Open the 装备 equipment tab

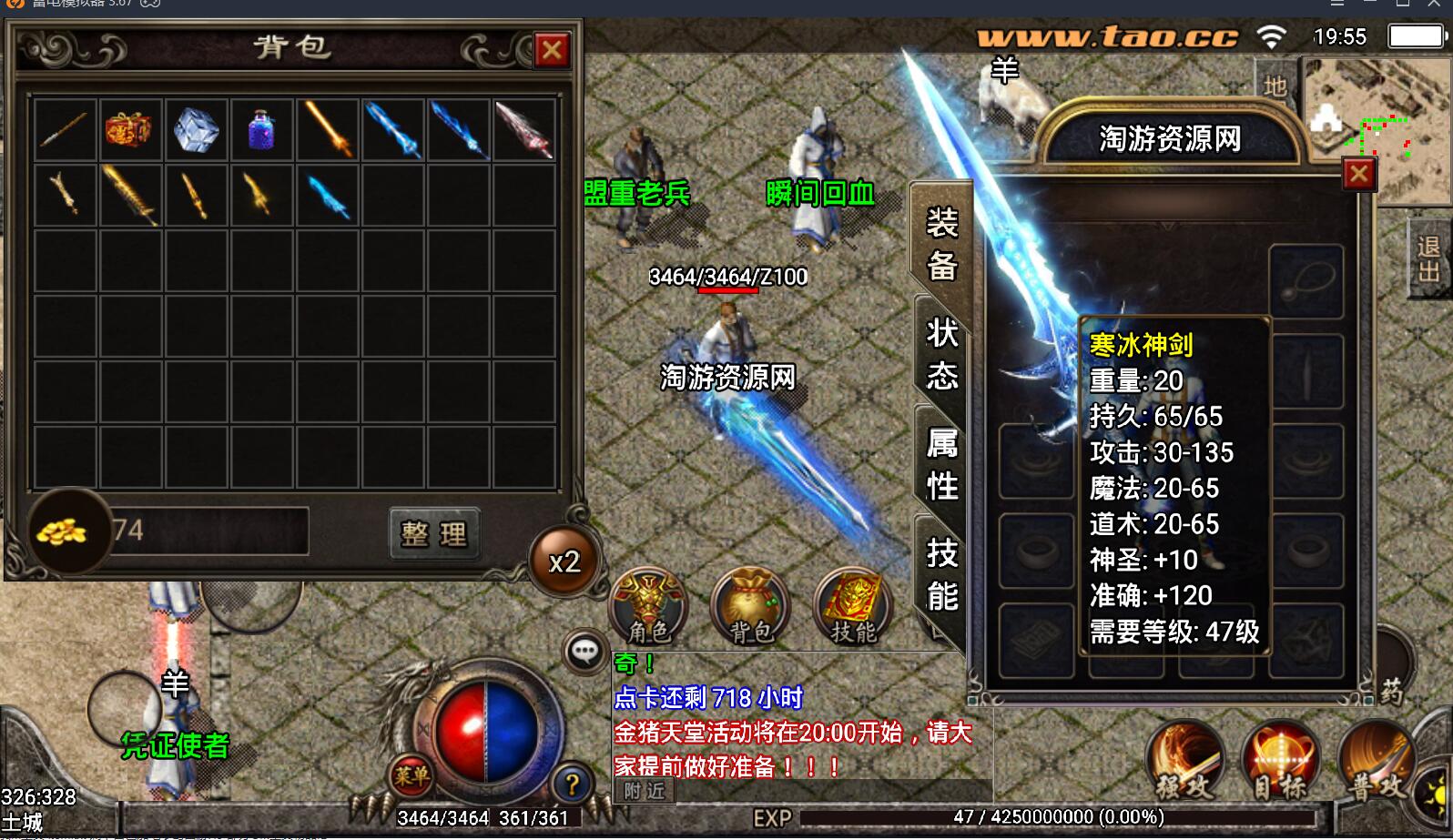pos(942,244)
